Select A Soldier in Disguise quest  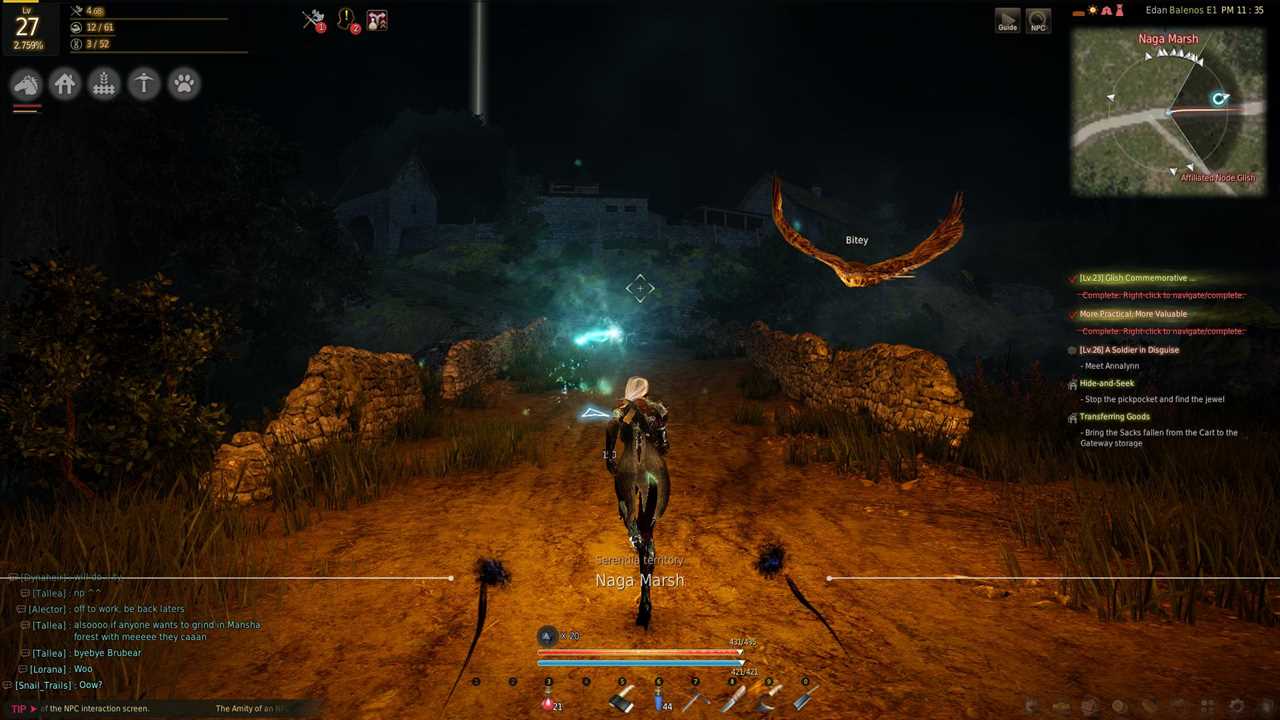(1129, 350)
